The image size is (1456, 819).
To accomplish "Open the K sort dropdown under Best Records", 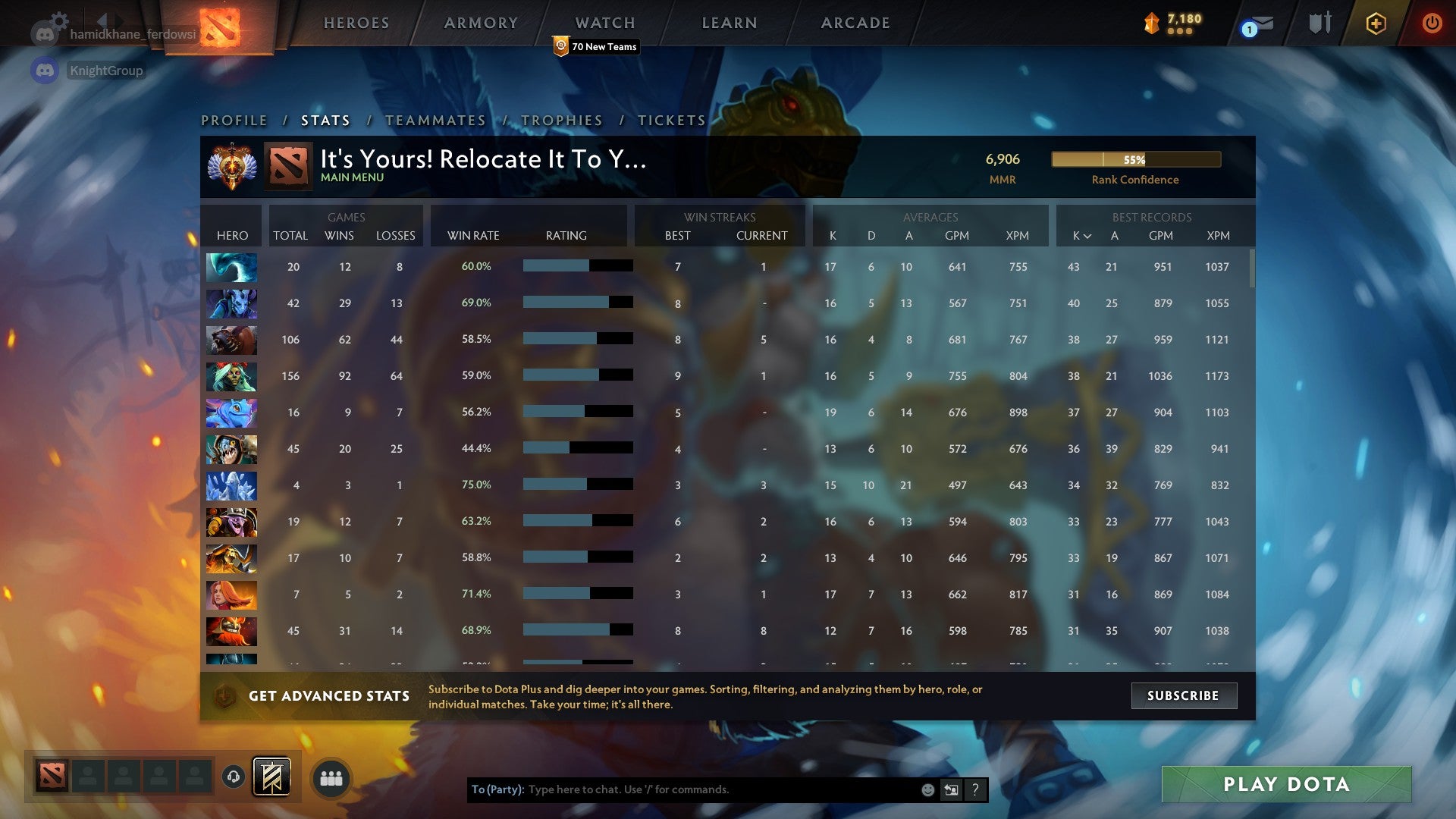I will 1083,236.
